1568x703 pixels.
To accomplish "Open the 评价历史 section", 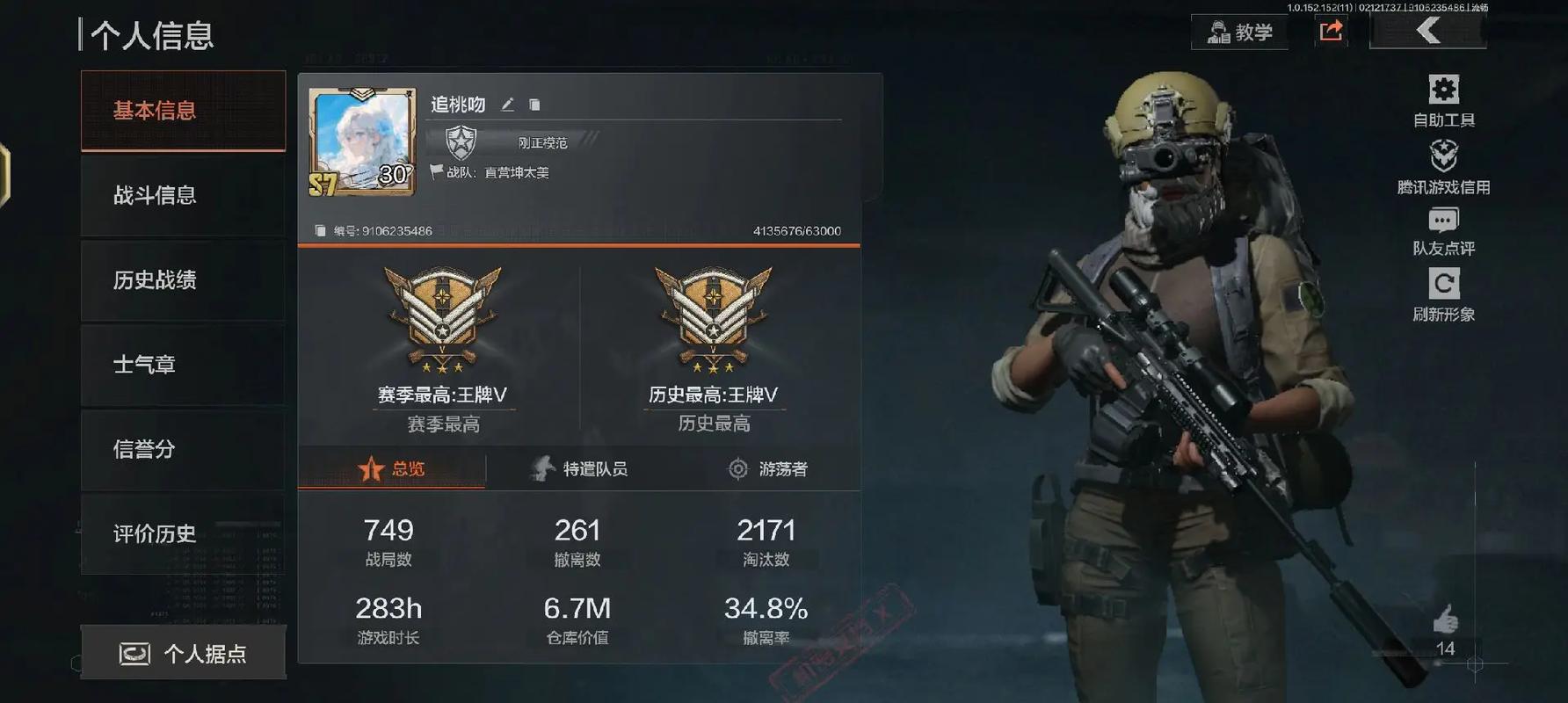I will pyautogui.click(x=183, y=533).
